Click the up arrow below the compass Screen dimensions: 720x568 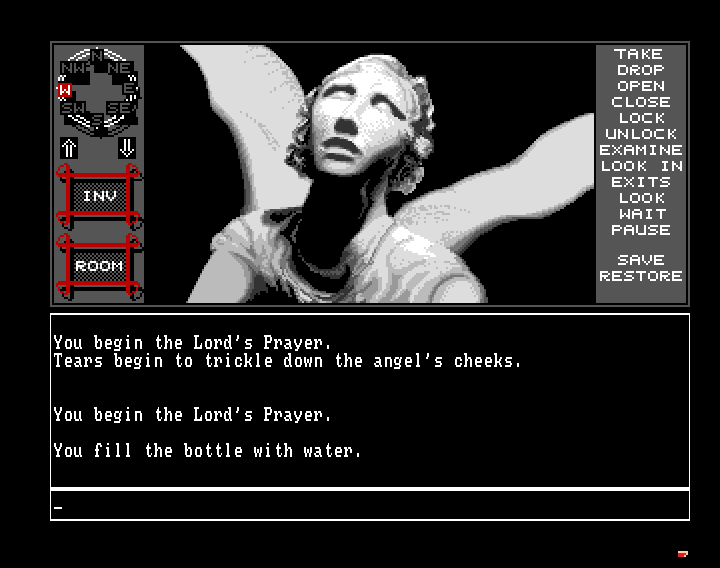click(69, 148)
